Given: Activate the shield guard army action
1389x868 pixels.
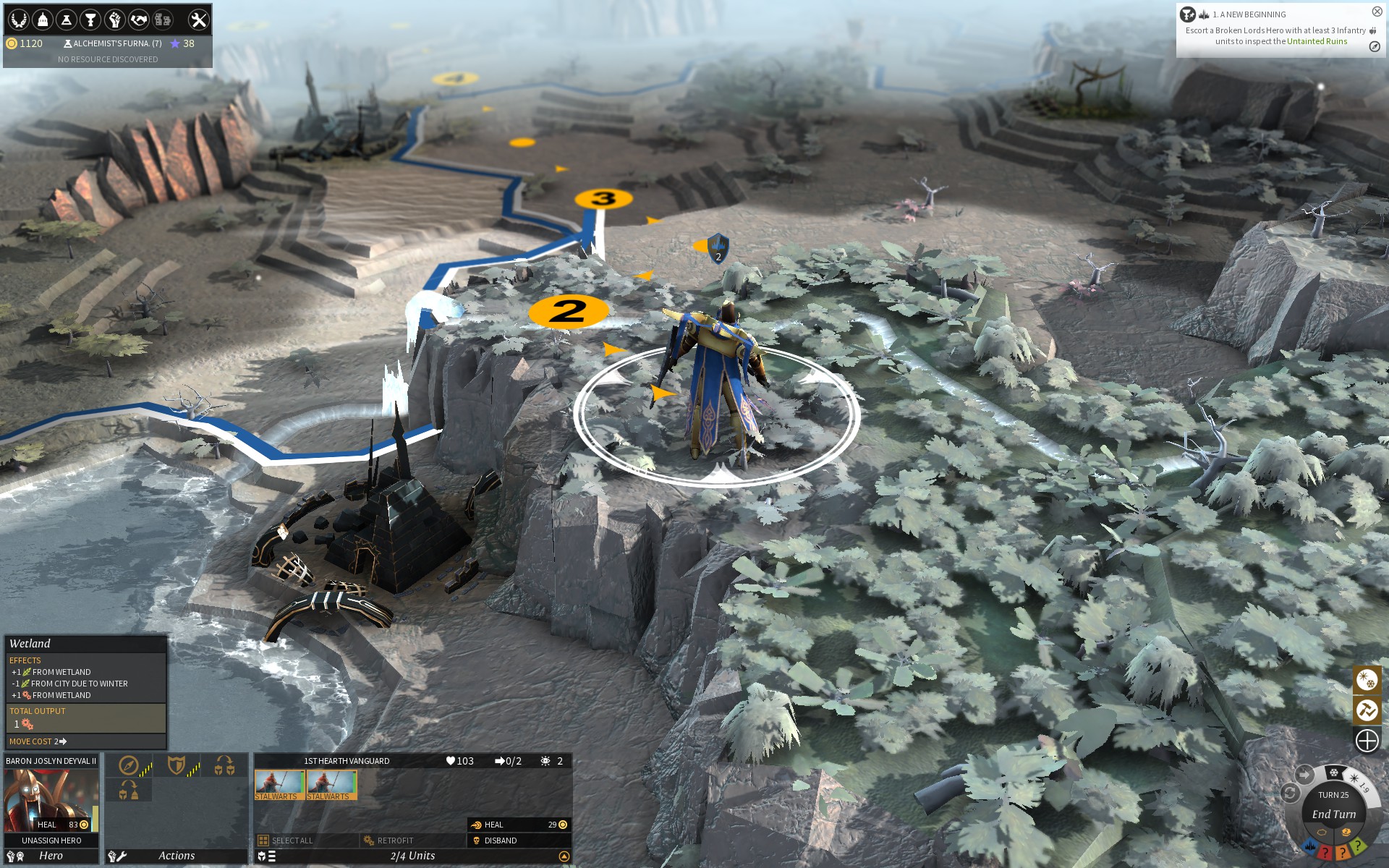Looking at the screenshot, I should 177,765.
